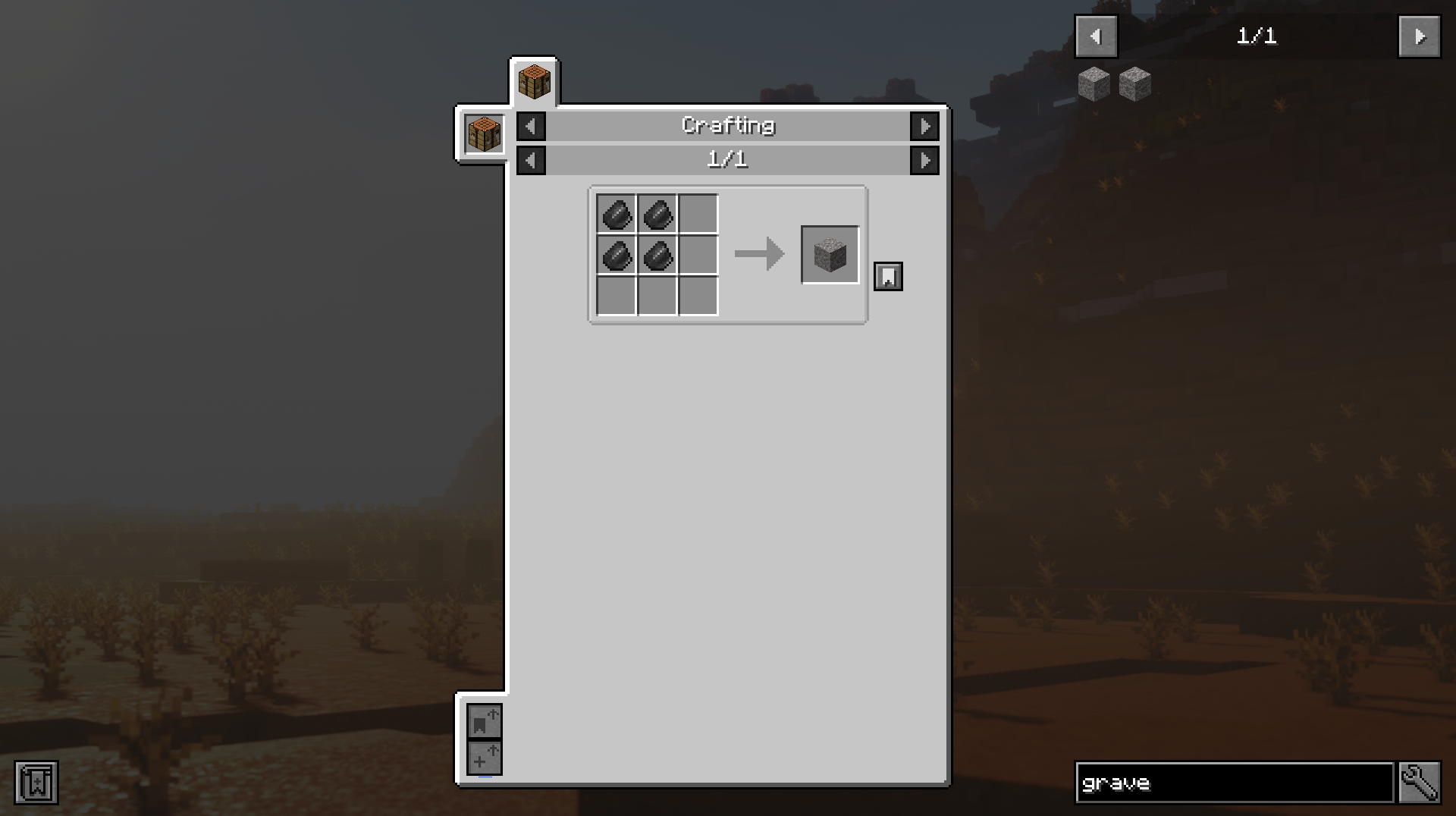Select the gravel output block of the recipe

pyautogui.click(x=829, y=255)
